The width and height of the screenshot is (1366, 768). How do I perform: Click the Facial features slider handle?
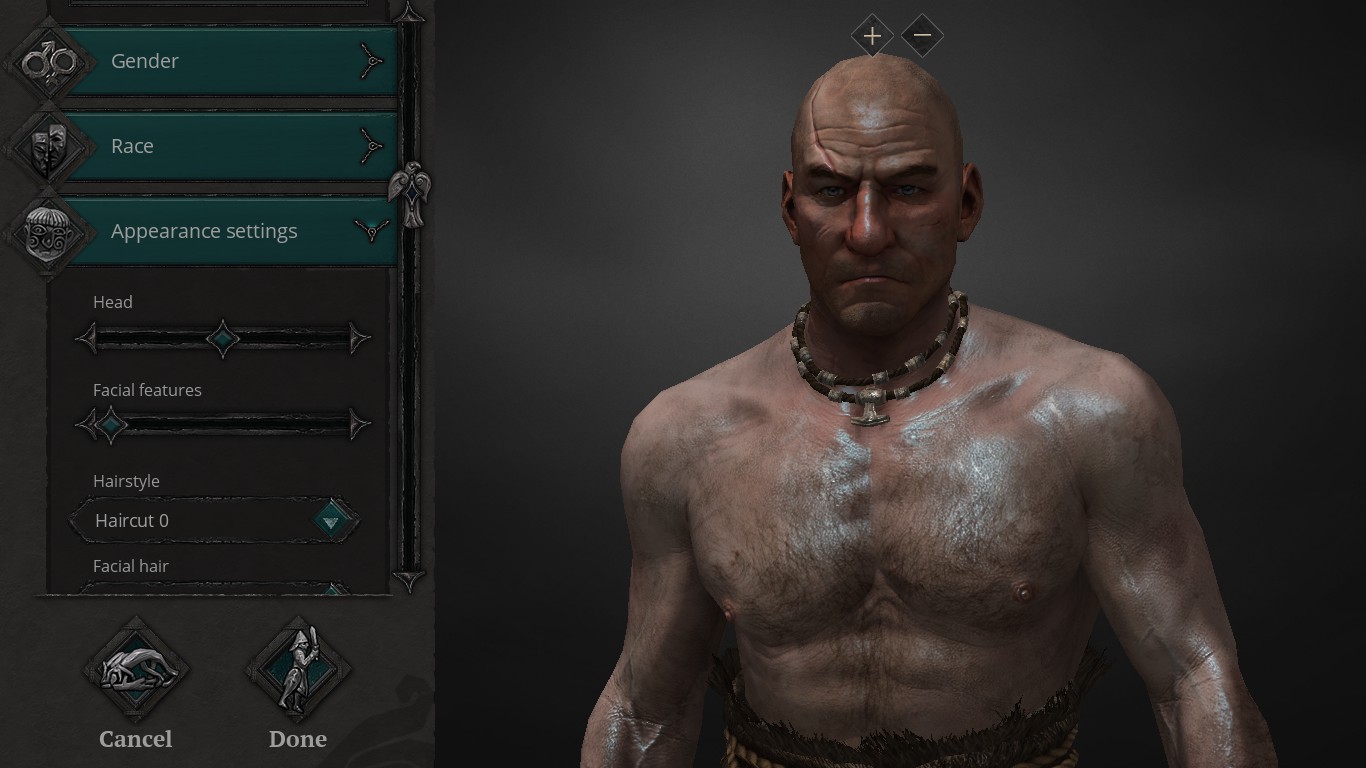110,425
